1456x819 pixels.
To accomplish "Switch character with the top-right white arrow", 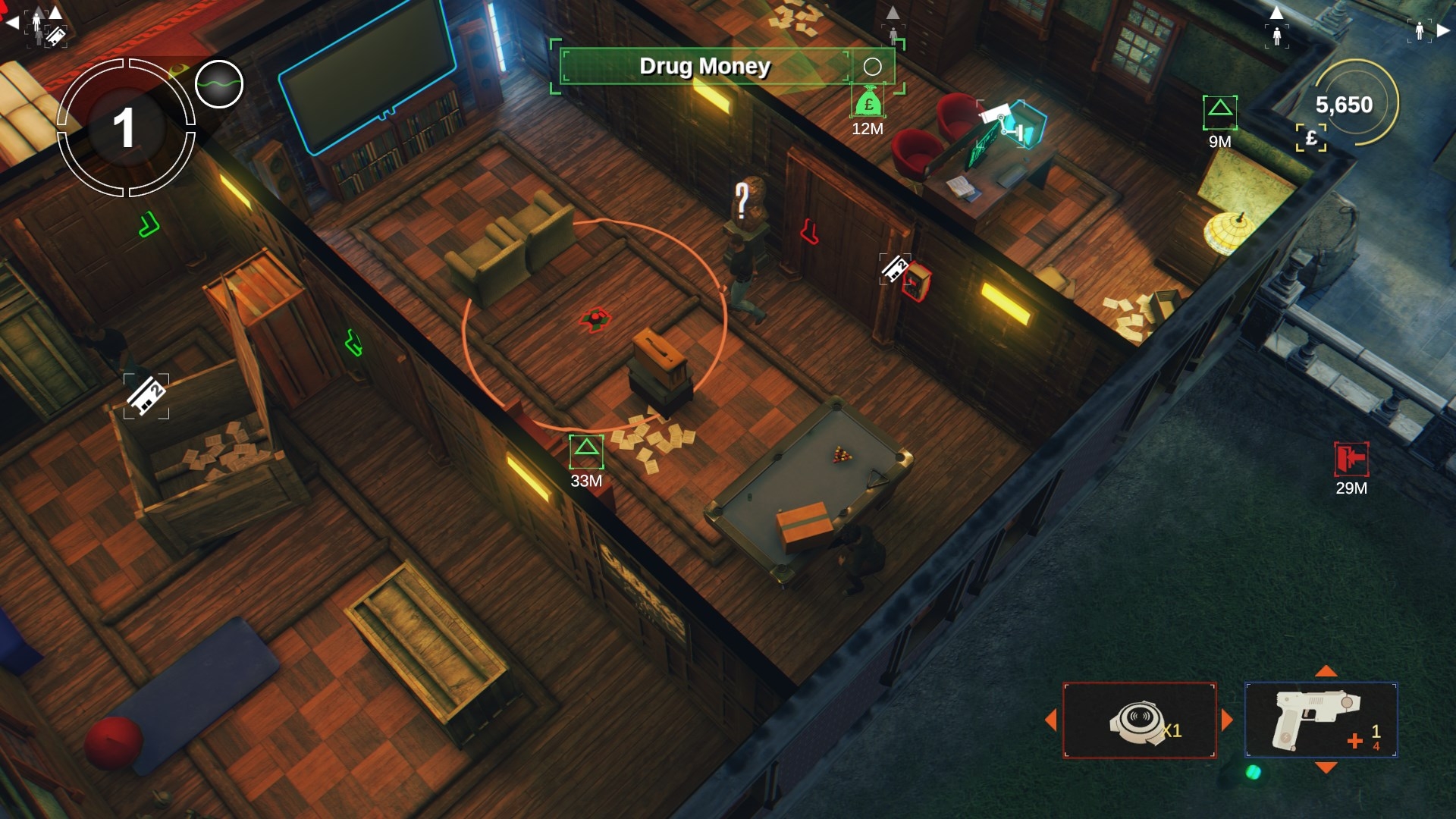I will (1443, 30).
